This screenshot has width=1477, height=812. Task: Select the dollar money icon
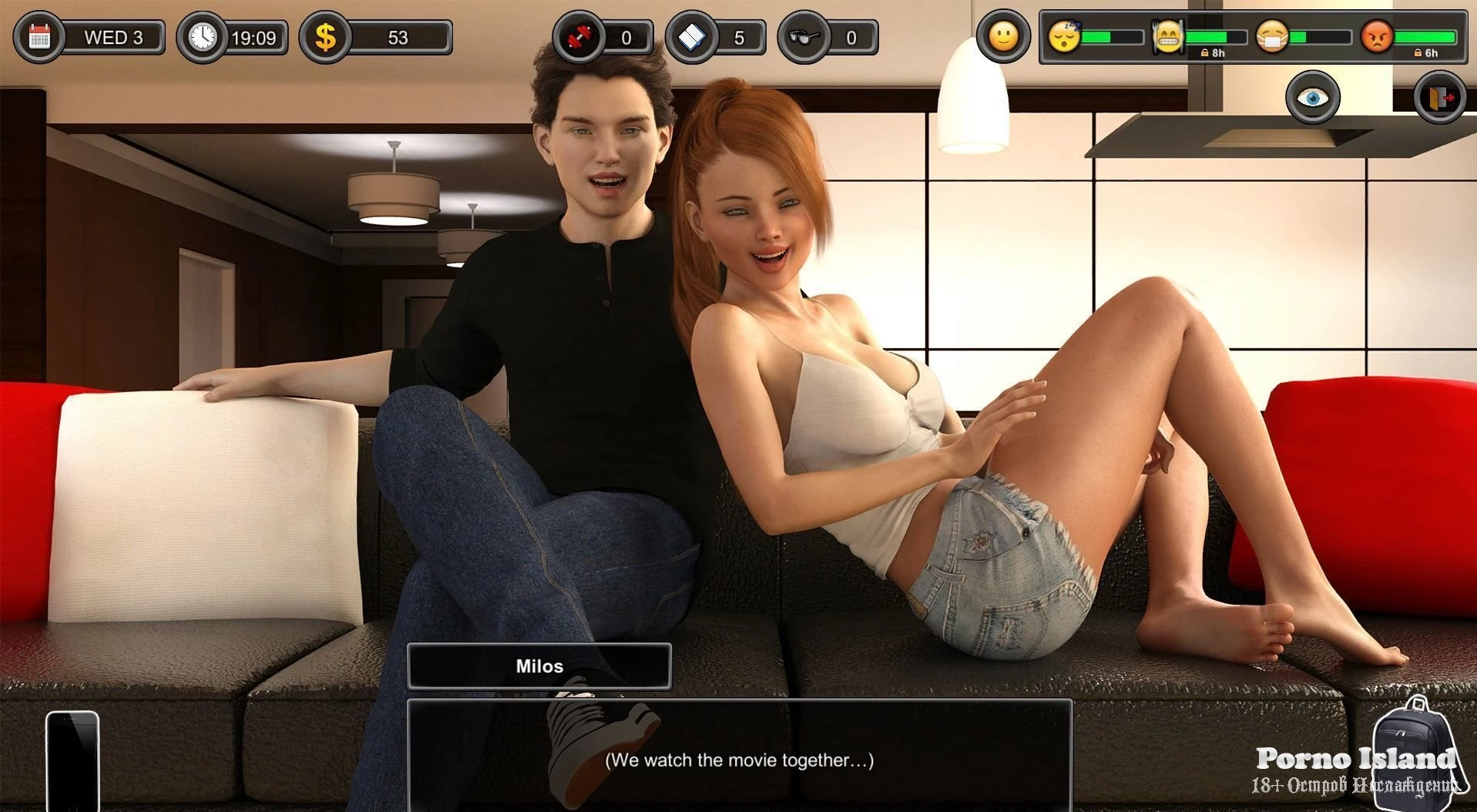pos(326,37)
